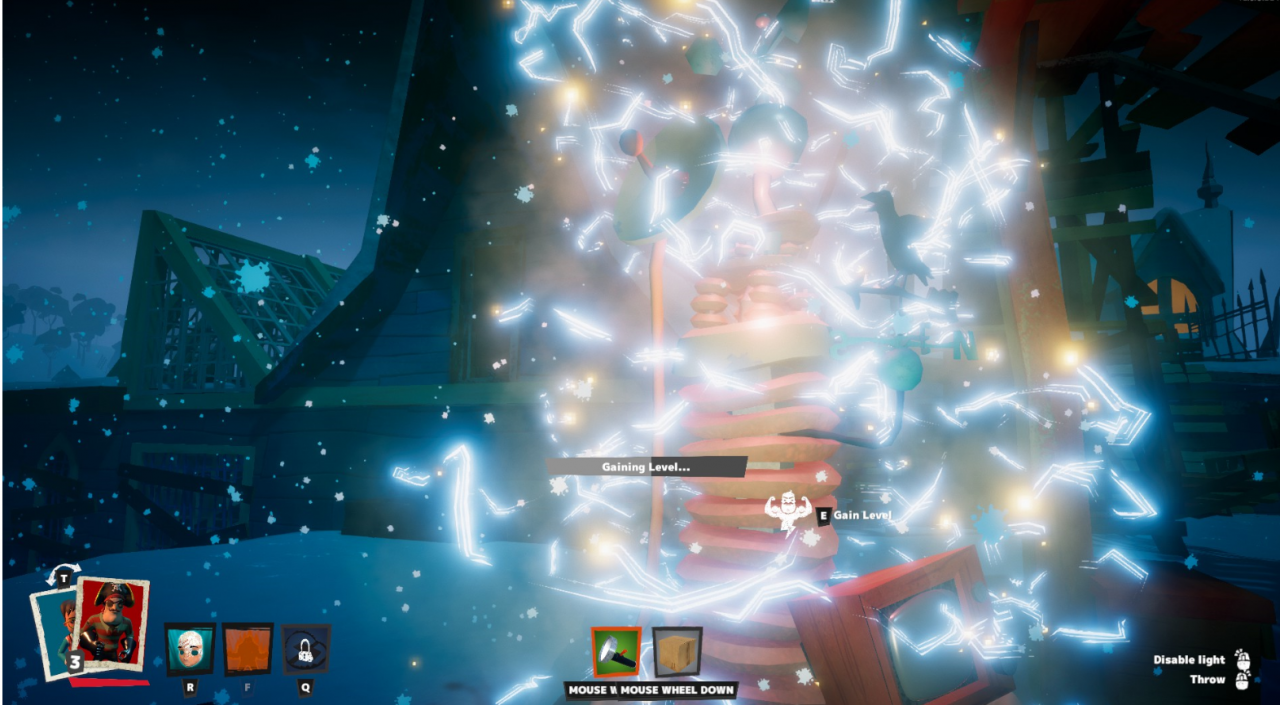Activate the bandaged mask face ability
1280x705 pixels.
pos(189,649)
